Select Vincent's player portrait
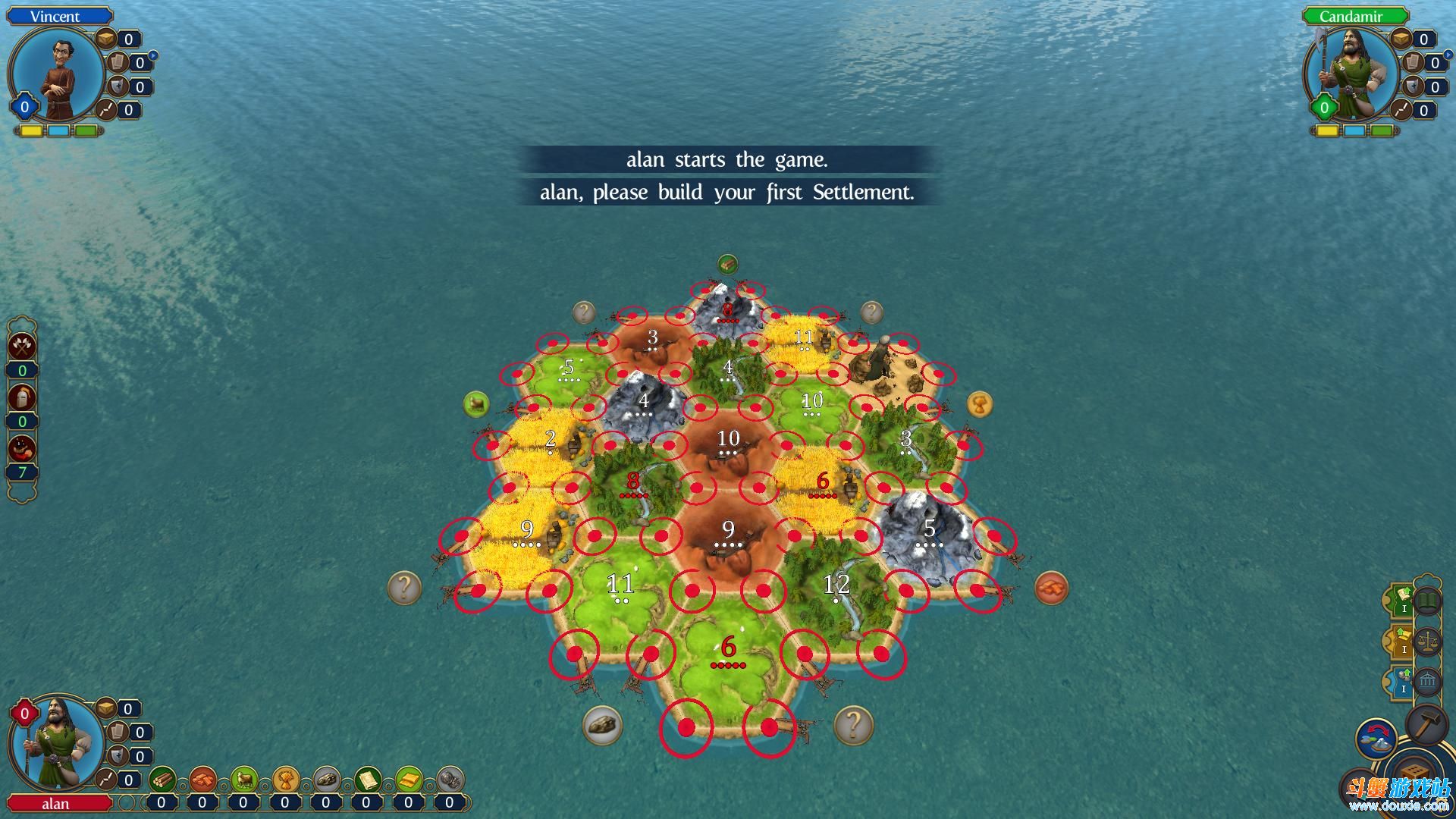This screenshot has height=819, width=1456. click(x=58, y=75)
